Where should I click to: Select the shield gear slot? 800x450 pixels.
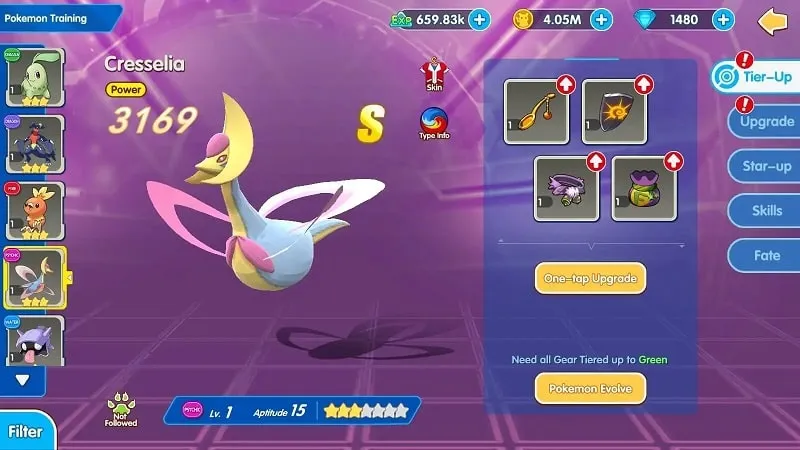click(x=615, y=112)
